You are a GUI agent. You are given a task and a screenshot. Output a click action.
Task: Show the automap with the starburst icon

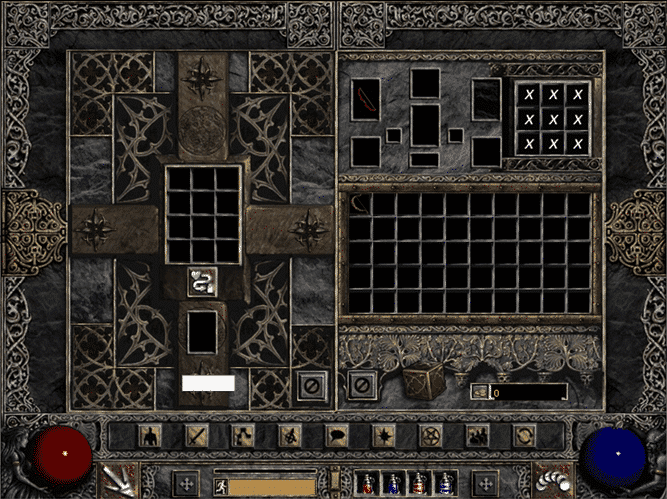(383, 435)
